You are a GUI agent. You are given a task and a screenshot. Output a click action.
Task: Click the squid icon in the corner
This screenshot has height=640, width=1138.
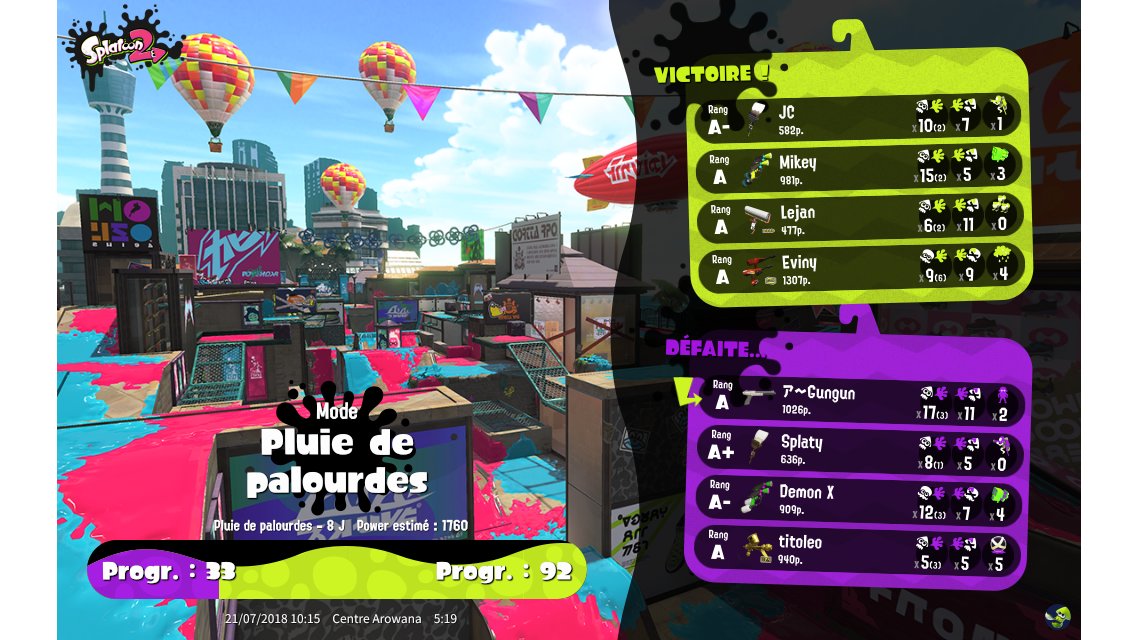pyautogui.click(x=1056, y=614)
